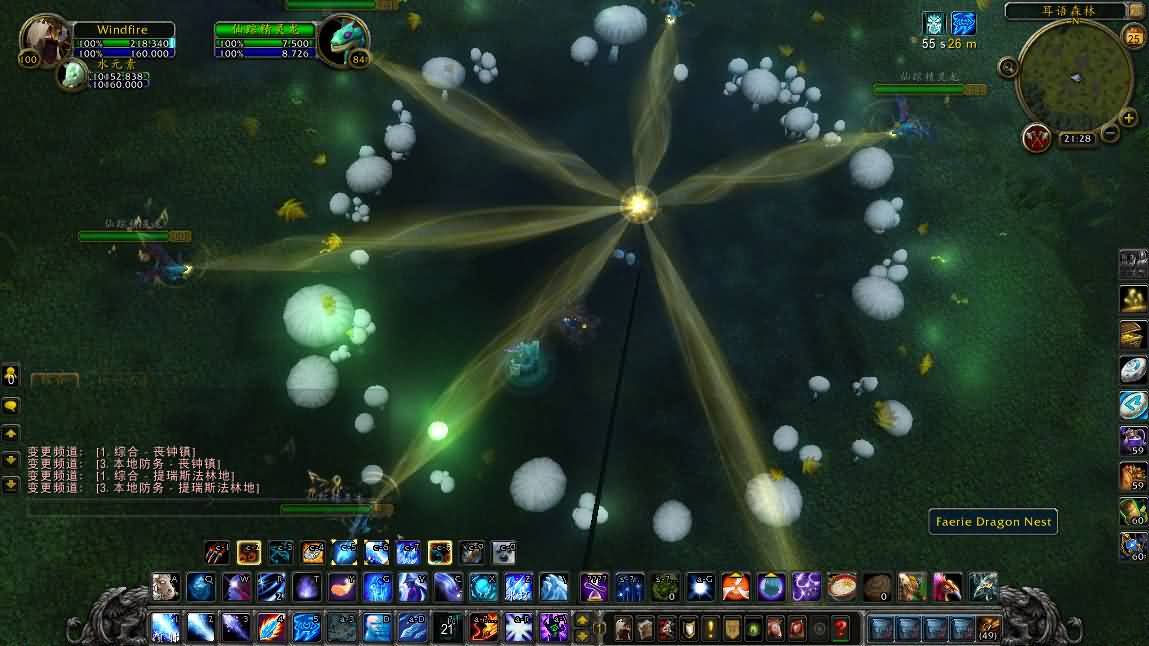Click the Faerie Dragon Nest tooltip label
Image resolution: width=1149 pixels, height=646 pixels.
click(x=992, y=521)
